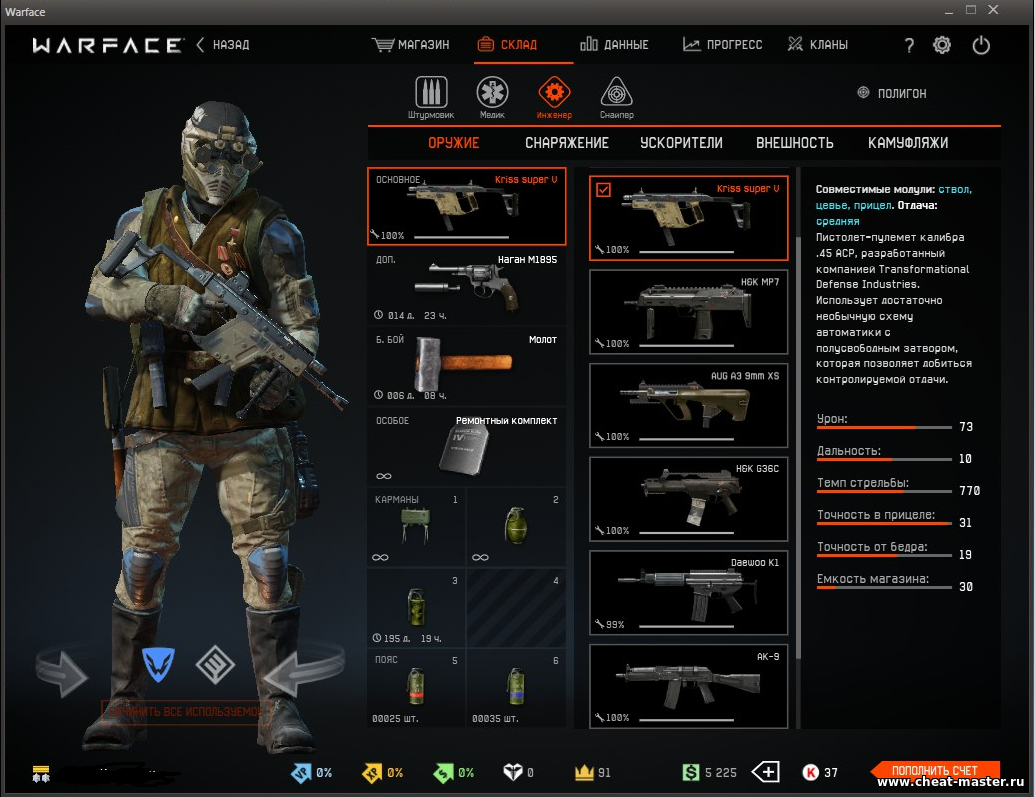Image resolution: width=1035 pixels, height=797 pixels.
Task: Open the Магазин shop menu
Action: 411,45
